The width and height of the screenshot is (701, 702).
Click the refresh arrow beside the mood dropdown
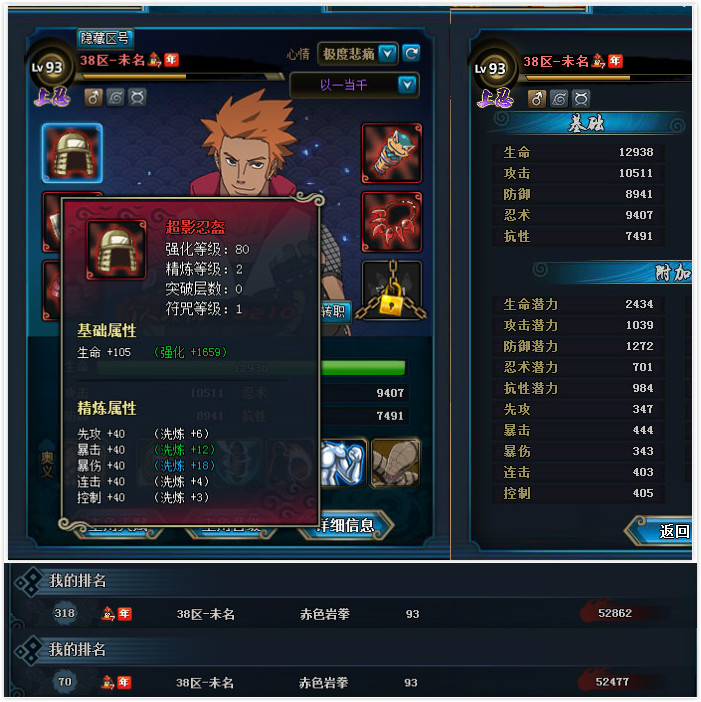pyautogui.click(x=411, y=53)
